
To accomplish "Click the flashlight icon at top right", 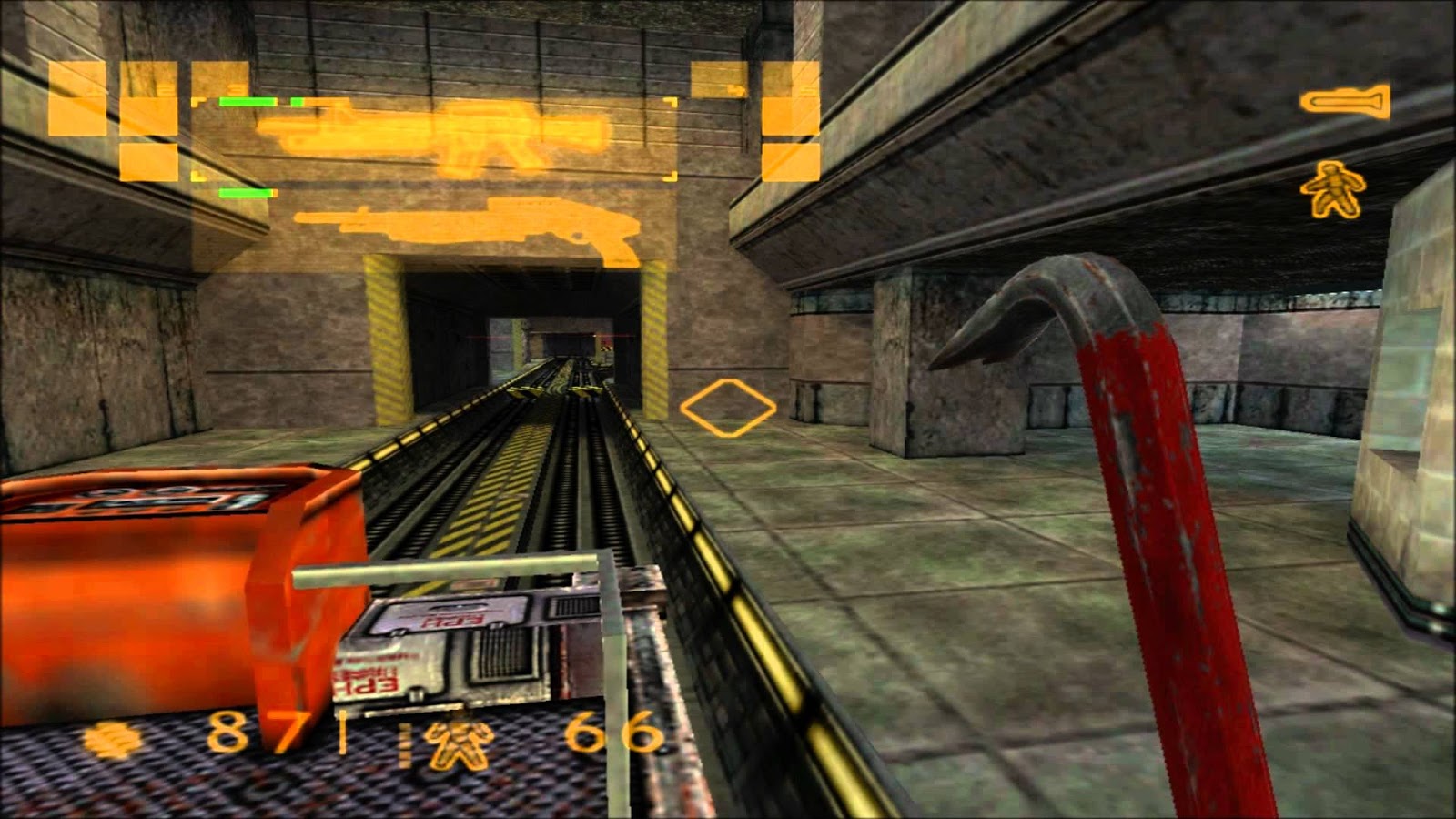I will [x=1344, y=102].
